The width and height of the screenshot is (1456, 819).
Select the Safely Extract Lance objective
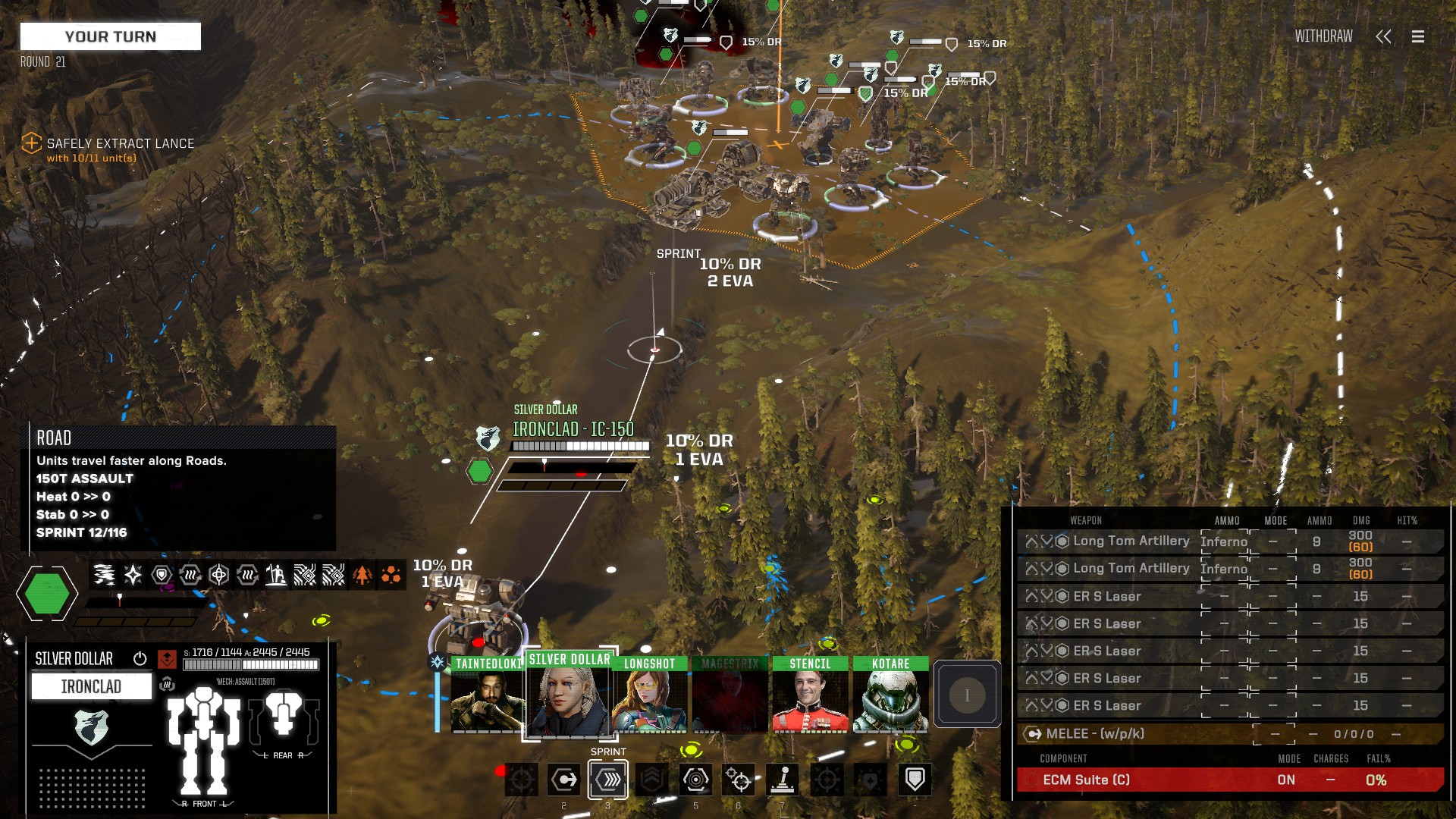(x=120, y=143)
